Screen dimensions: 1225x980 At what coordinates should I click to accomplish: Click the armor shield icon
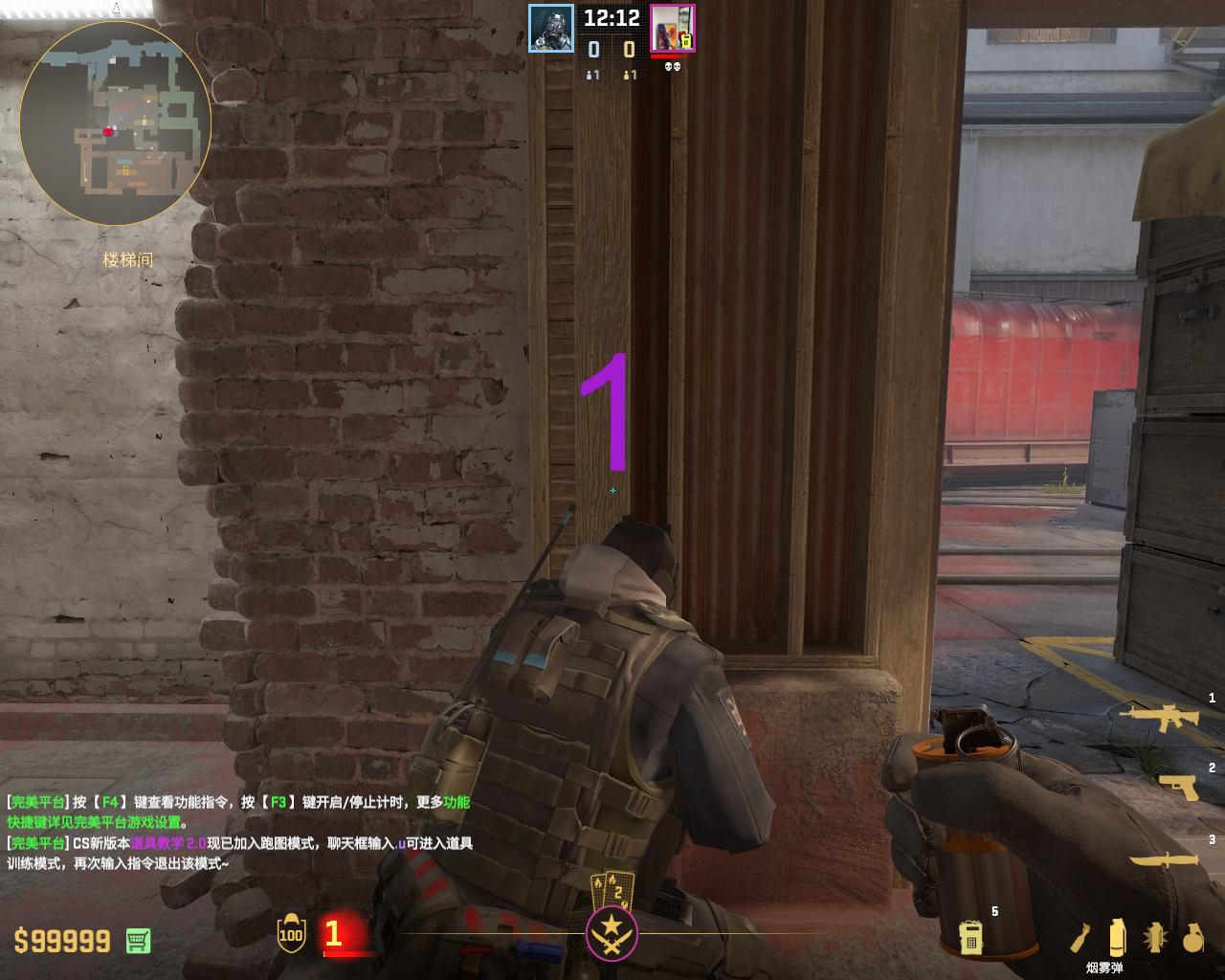pyautogui.click(x=291, y=933)
